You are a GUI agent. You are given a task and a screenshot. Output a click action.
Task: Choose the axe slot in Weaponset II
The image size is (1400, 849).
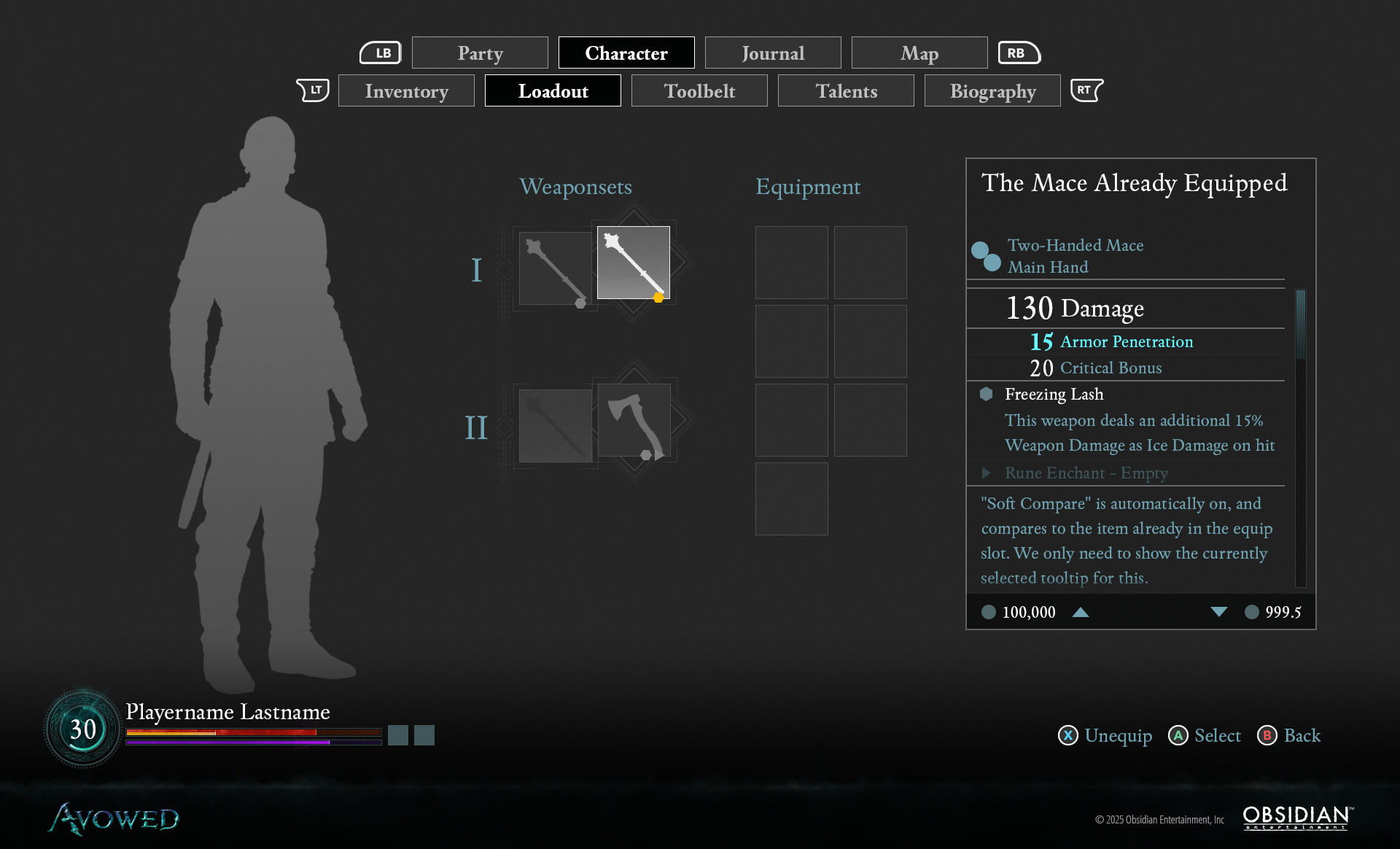634,420
